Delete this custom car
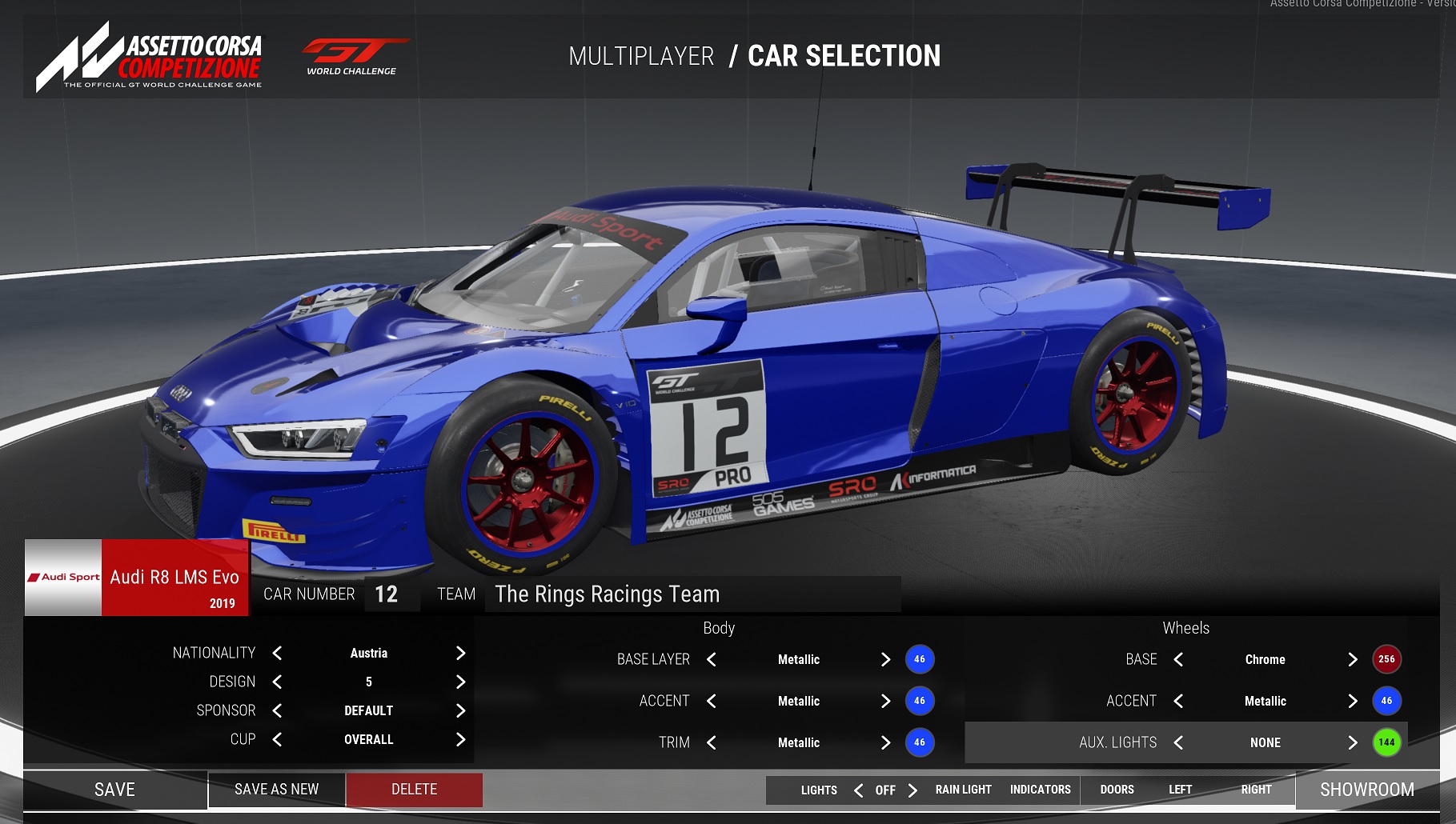1456x824 pixels. (414, 790)
